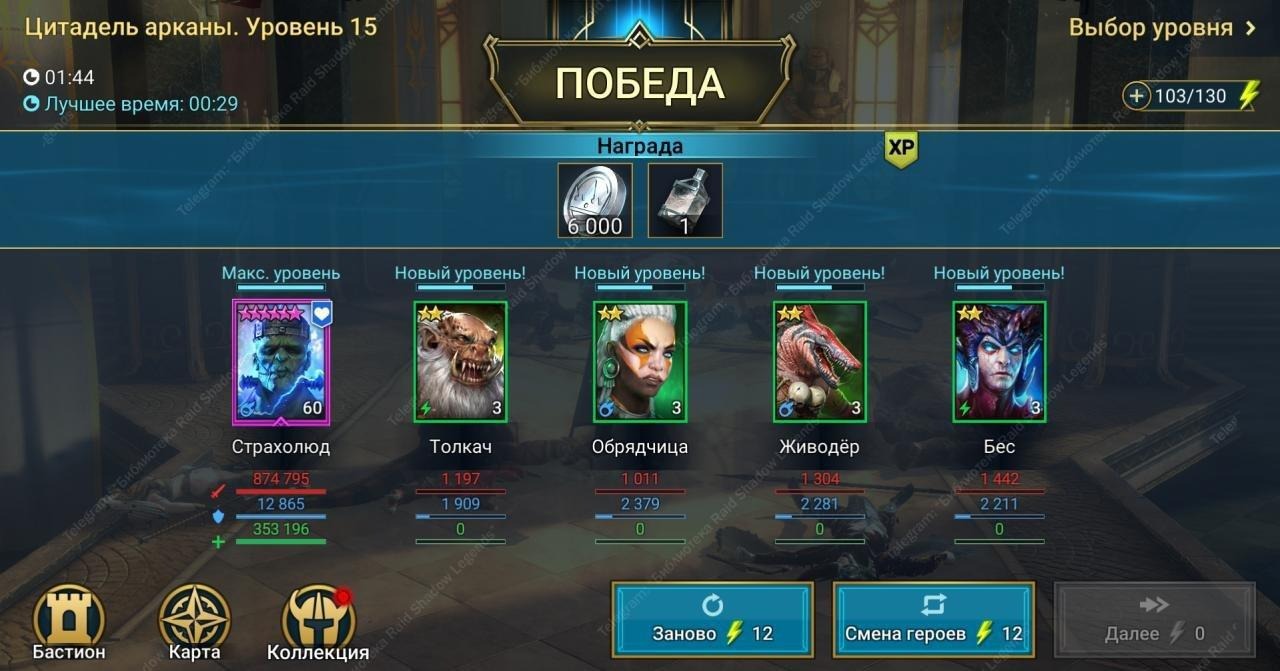Change heroes with Смена героев

click(x=933, y=619)
